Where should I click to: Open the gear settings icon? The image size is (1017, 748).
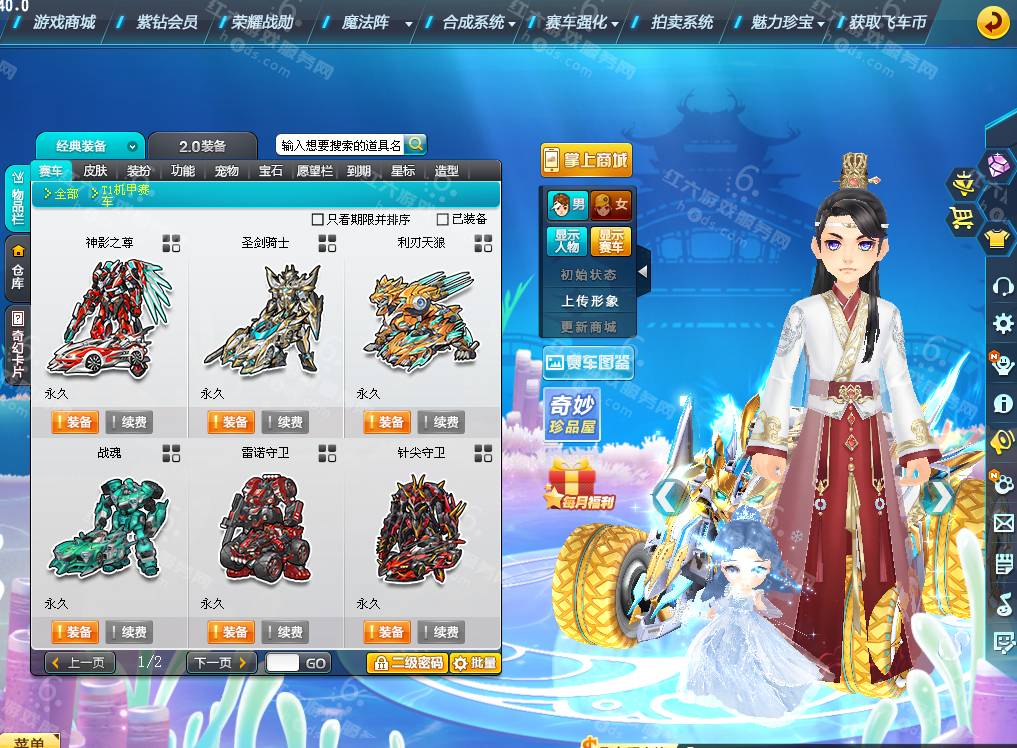coord(1002,324)
